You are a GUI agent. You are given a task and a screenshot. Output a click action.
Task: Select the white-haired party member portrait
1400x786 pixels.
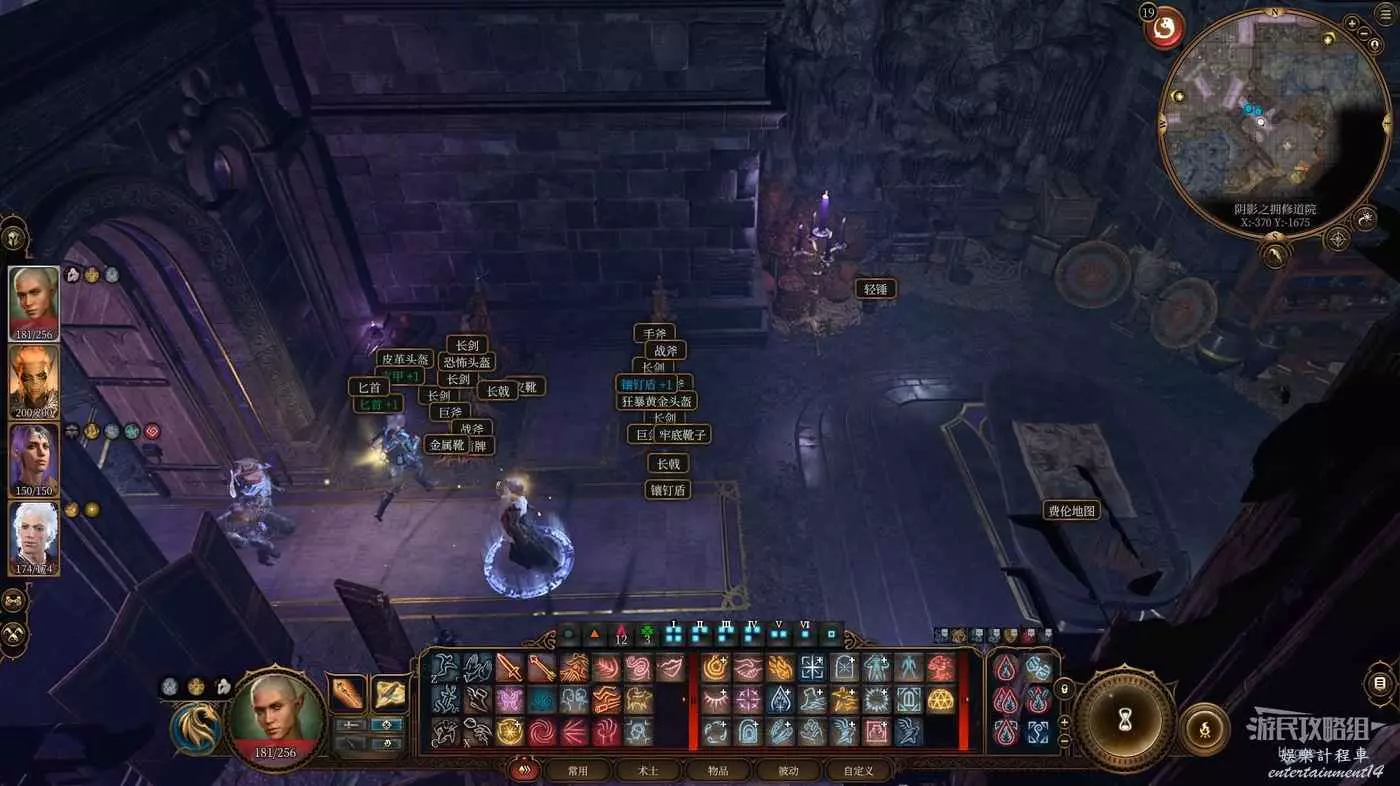(34, 538)
